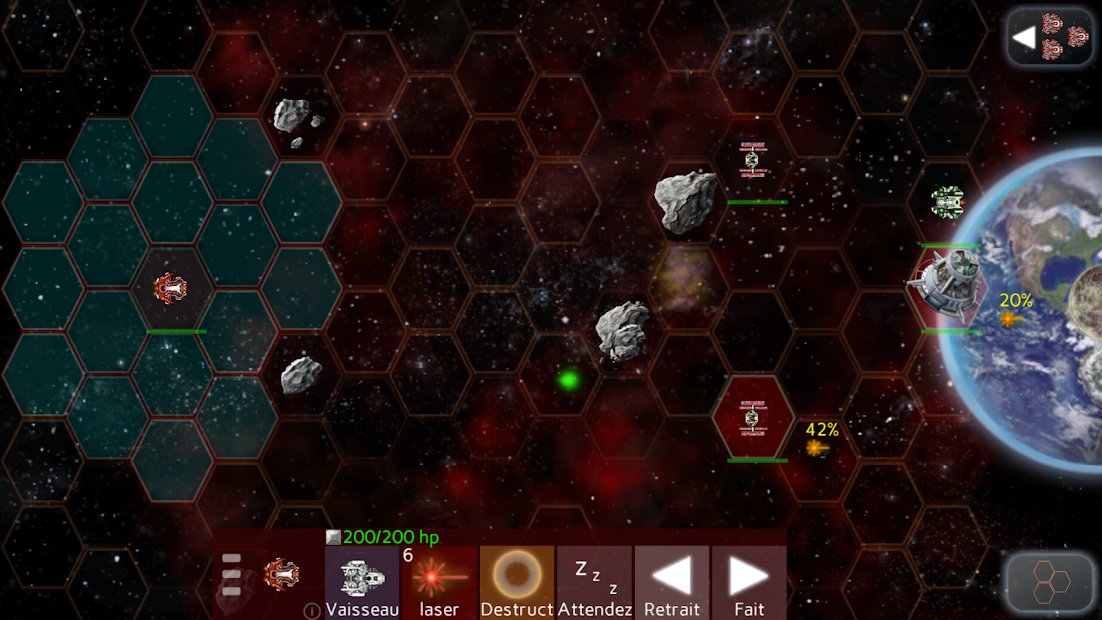
Task: Target the space station with 20% hit chance
Action: point(948,284)
